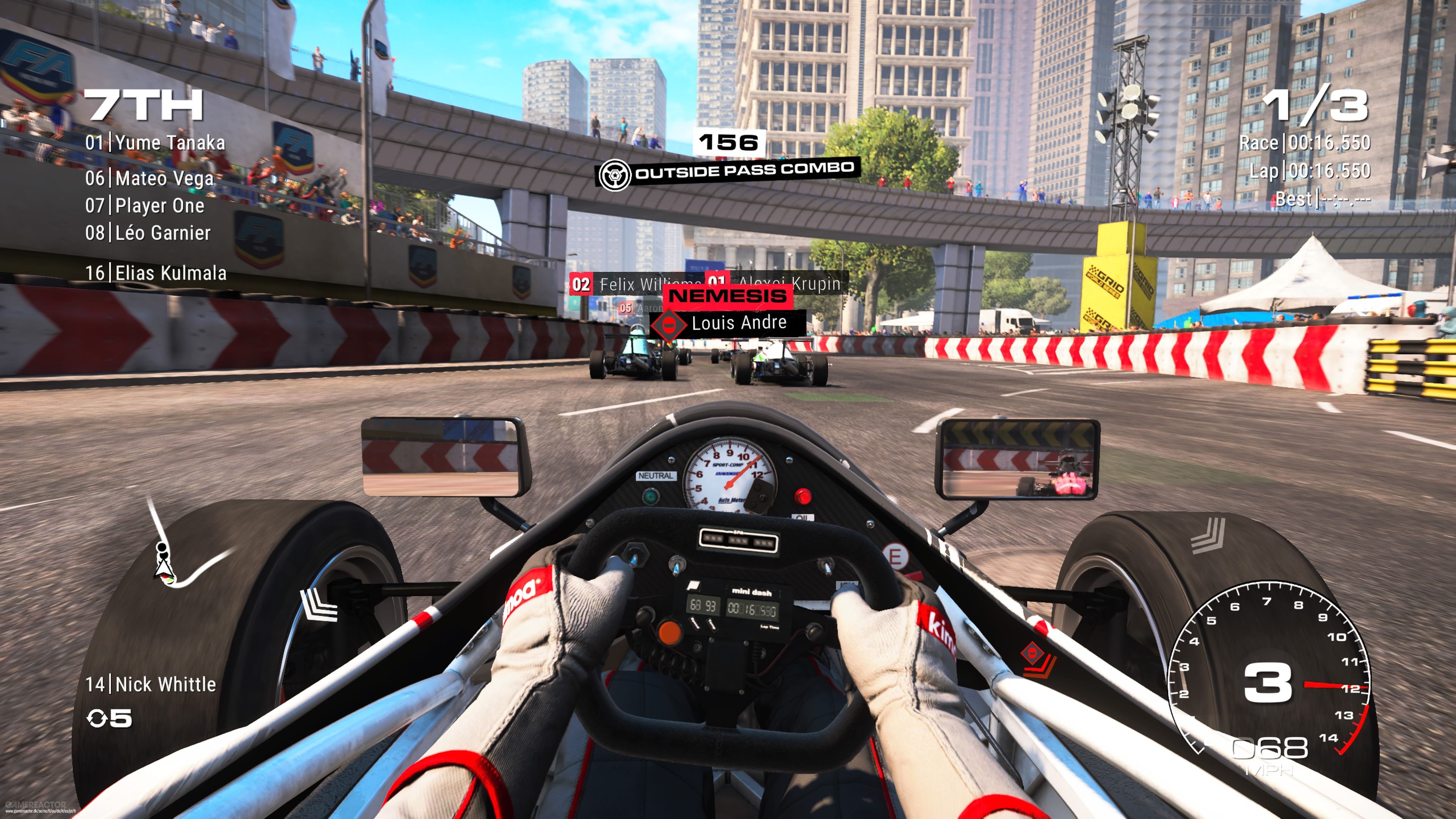The image size is (1456, 819).
Task: Click the Player One standings entry
Action: [x=145, y=206]
